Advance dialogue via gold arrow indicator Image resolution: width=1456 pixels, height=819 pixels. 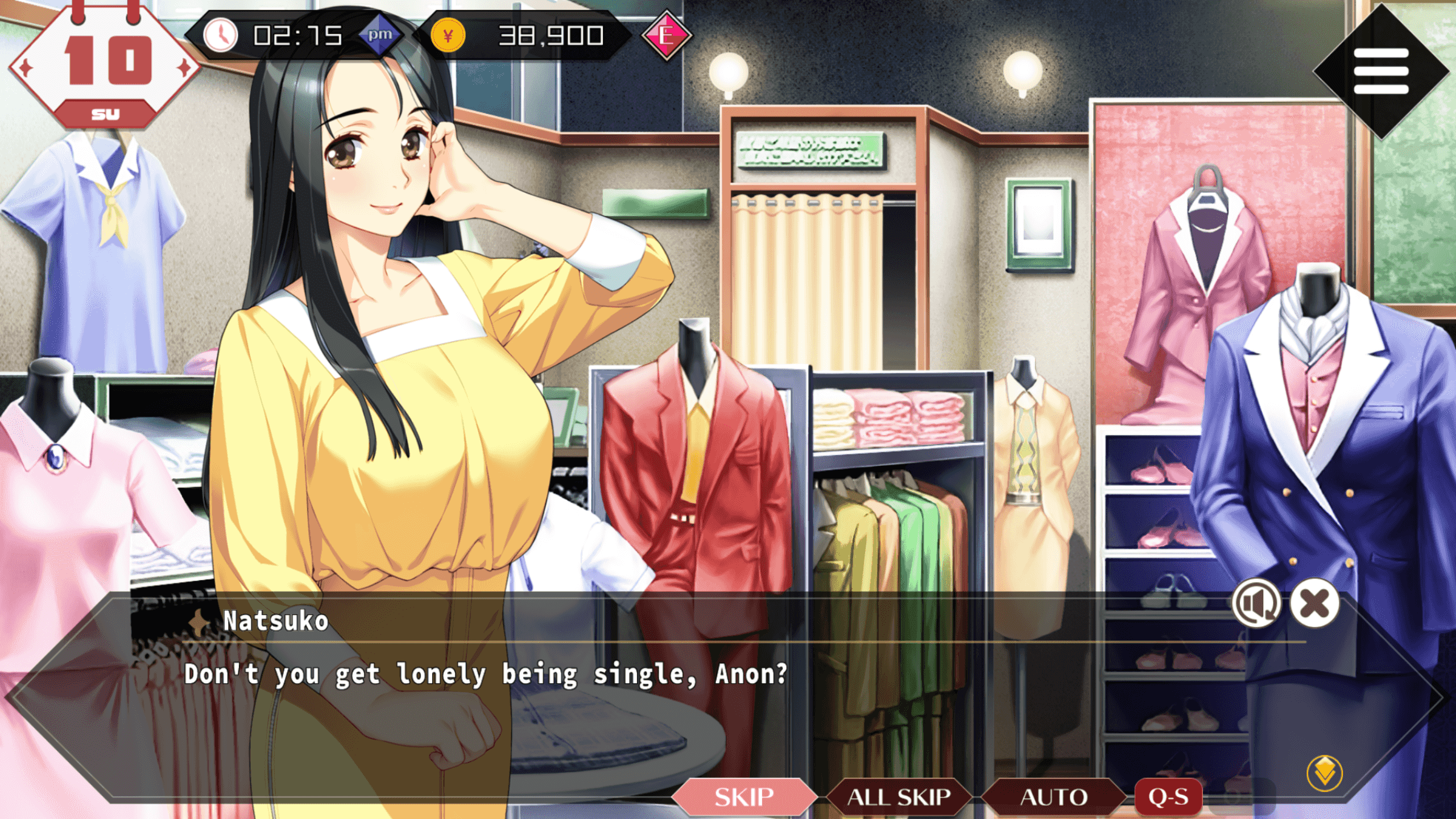point(1325,773)
